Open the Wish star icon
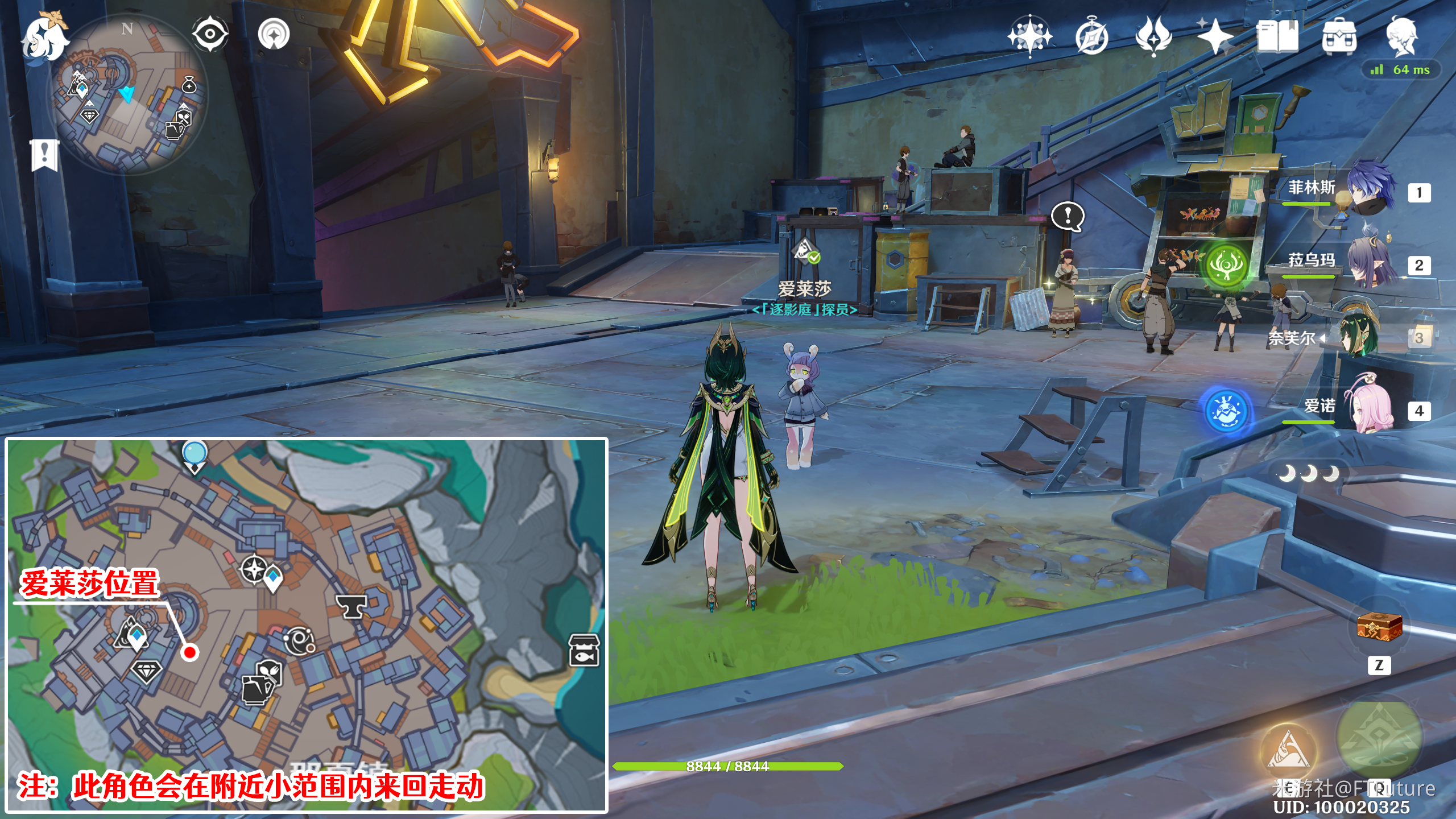Screen dimensions: 1456x819 click(x=1029, y=36)
